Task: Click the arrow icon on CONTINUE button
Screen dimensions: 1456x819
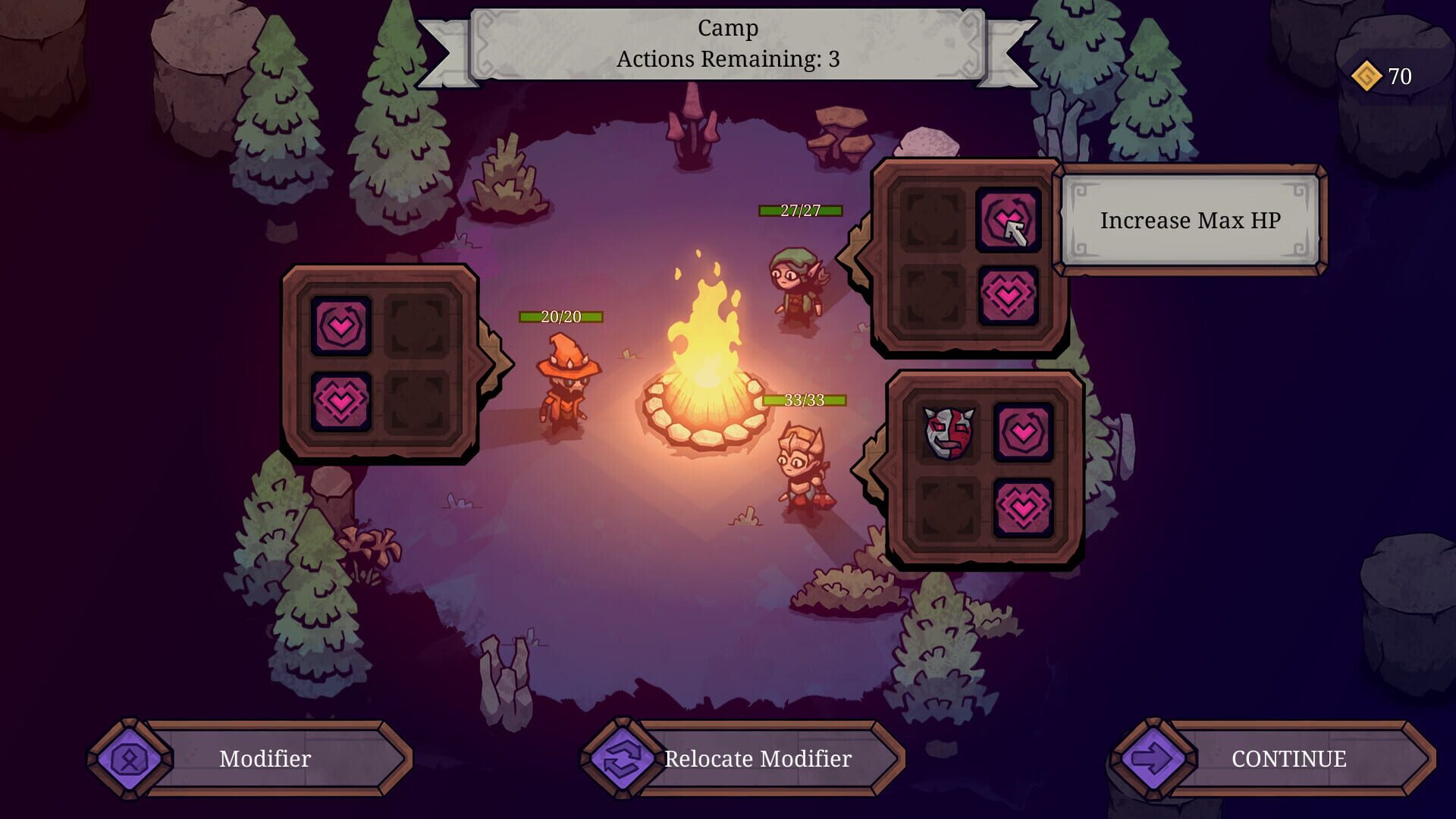Action: [1151, 758]
